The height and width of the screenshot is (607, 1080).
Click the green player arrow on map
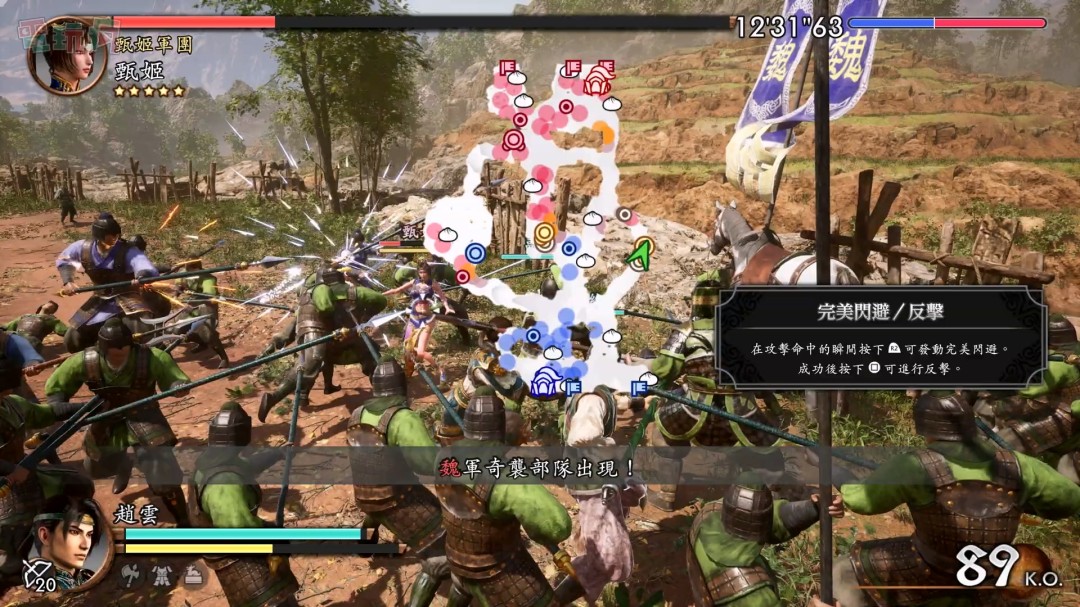click(x=638, y=254)
